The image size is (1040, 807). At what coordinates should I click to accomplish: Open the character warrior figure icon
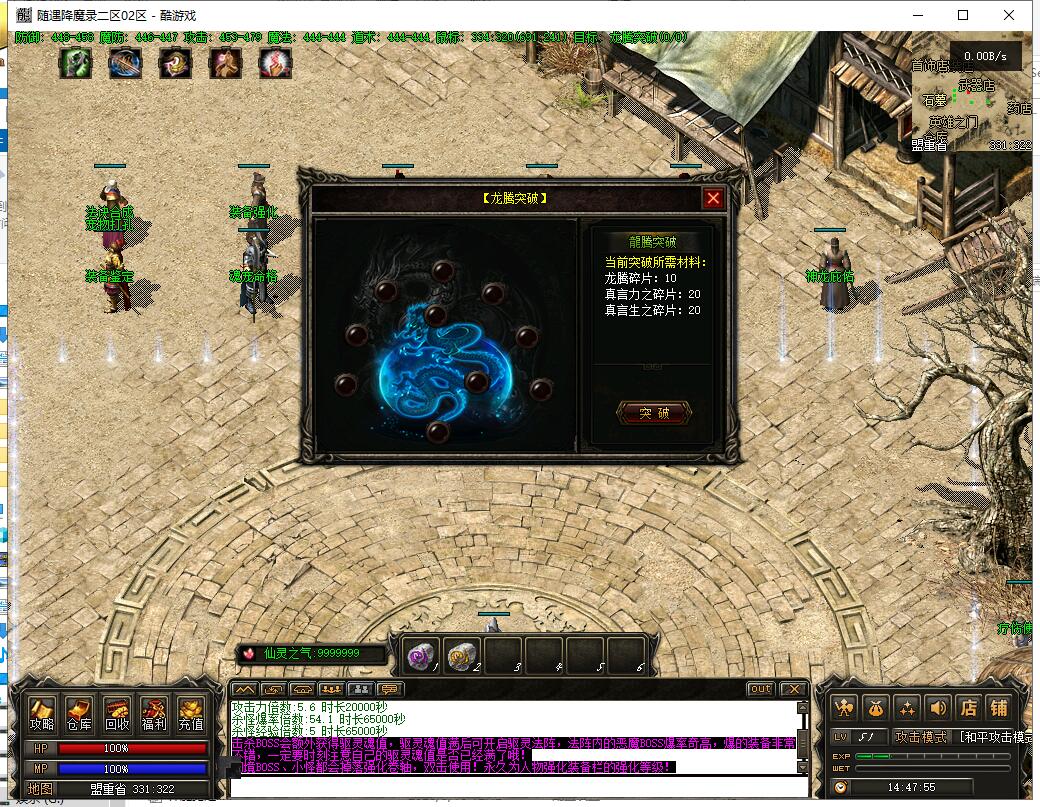(x=845, y=708)
